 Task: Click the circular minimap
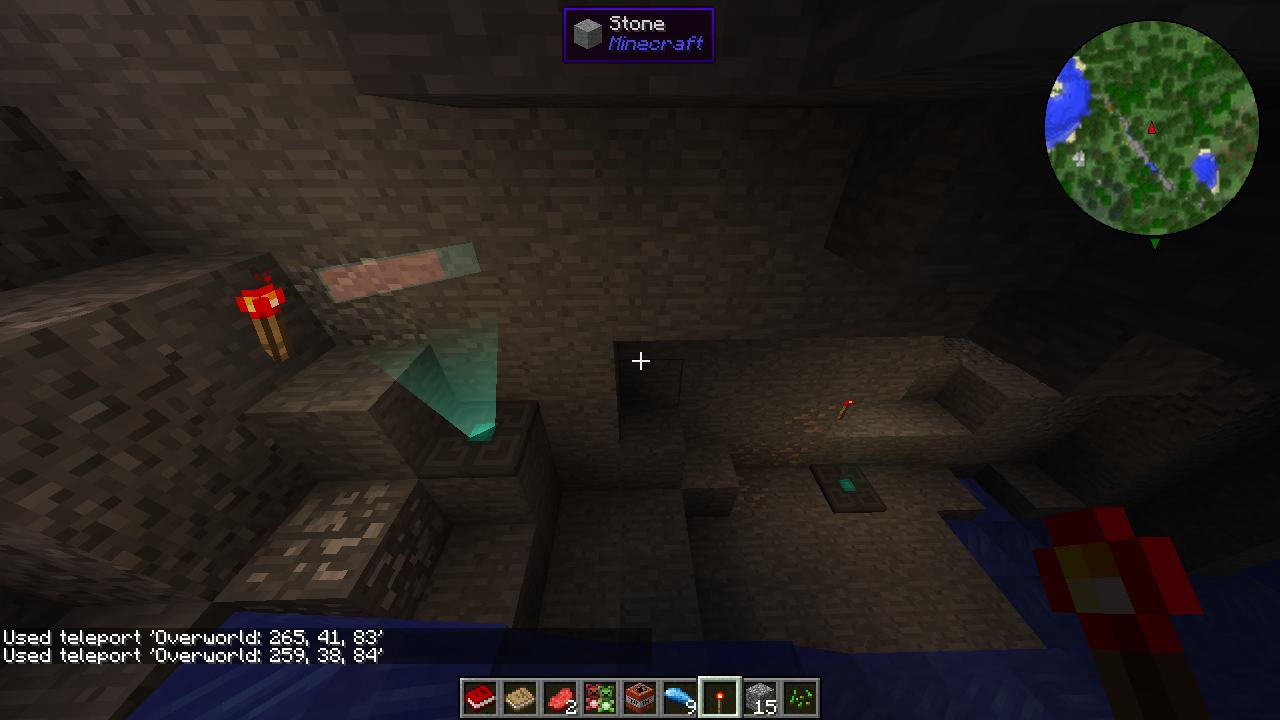(x=1151, y=128)
